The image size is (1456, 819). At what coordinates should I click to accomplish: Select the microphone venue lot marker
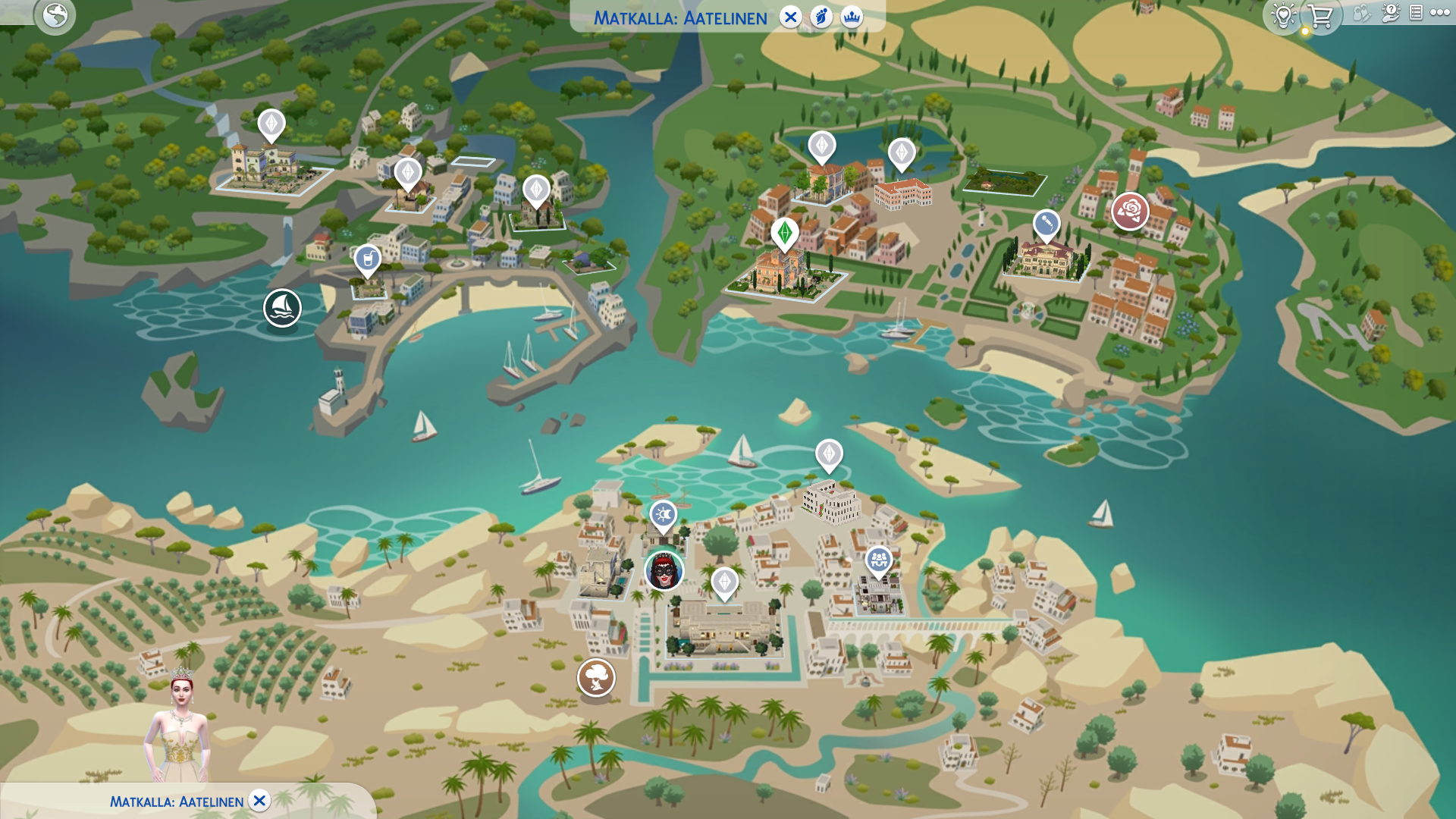1046,224
